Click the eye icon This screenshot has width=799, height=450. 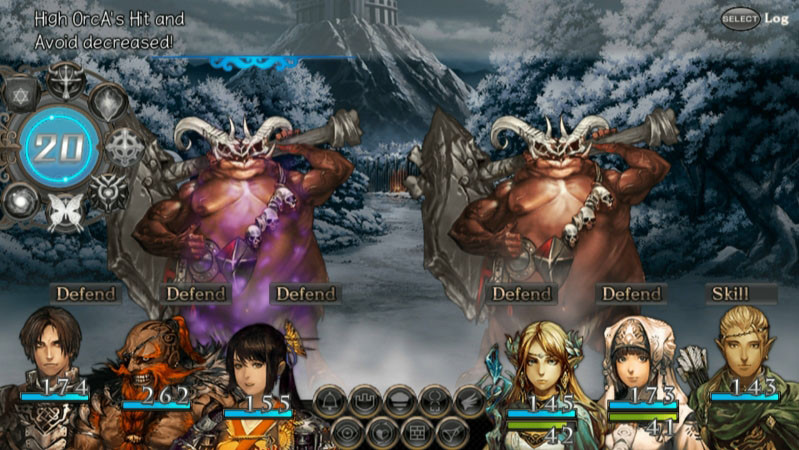pyautogui.click(x=346, y=432)
